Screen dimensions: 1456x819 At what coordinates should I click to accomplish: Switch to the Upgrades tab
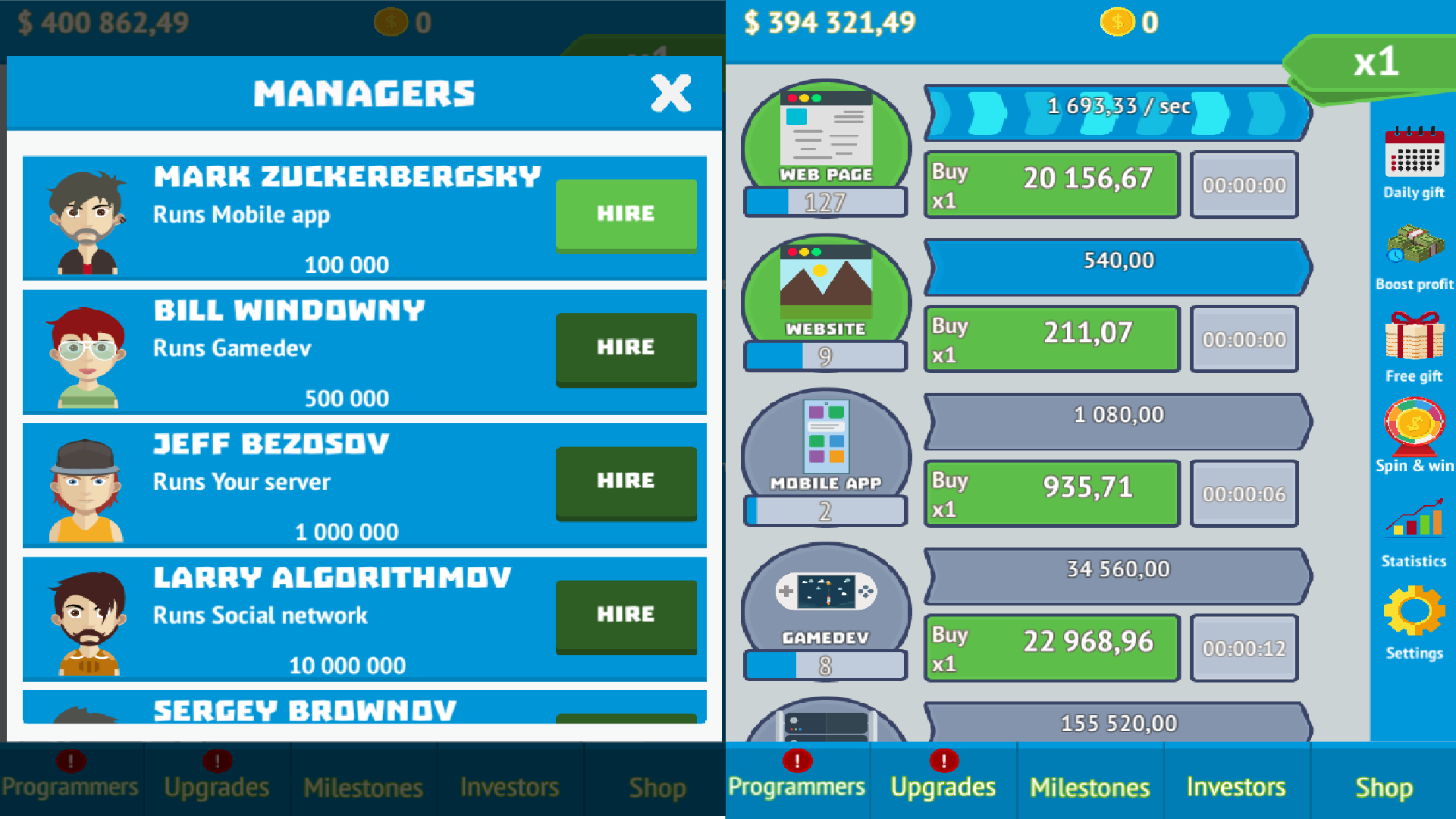[943, 787]
